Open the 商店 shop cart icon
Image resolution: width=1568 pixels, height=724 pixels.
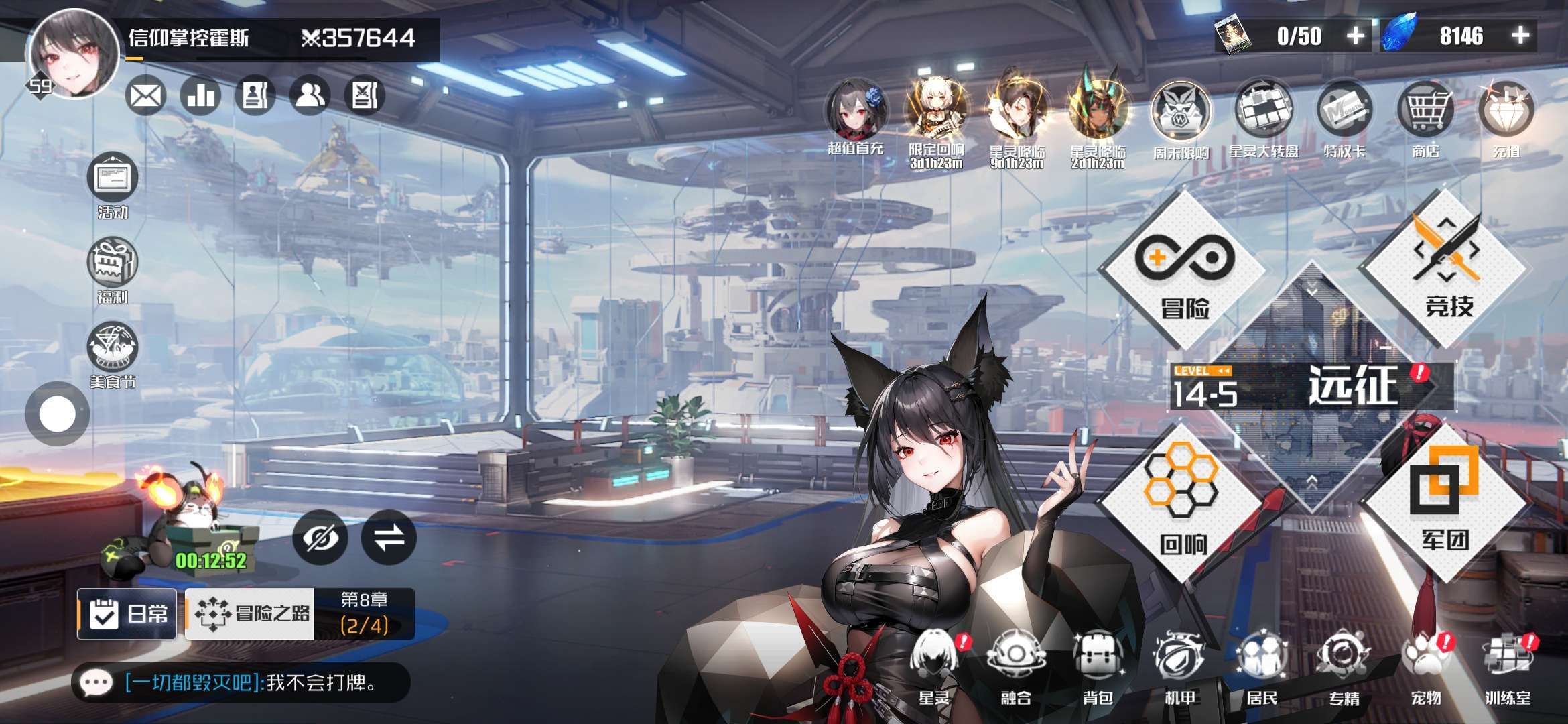(1425, 113)
